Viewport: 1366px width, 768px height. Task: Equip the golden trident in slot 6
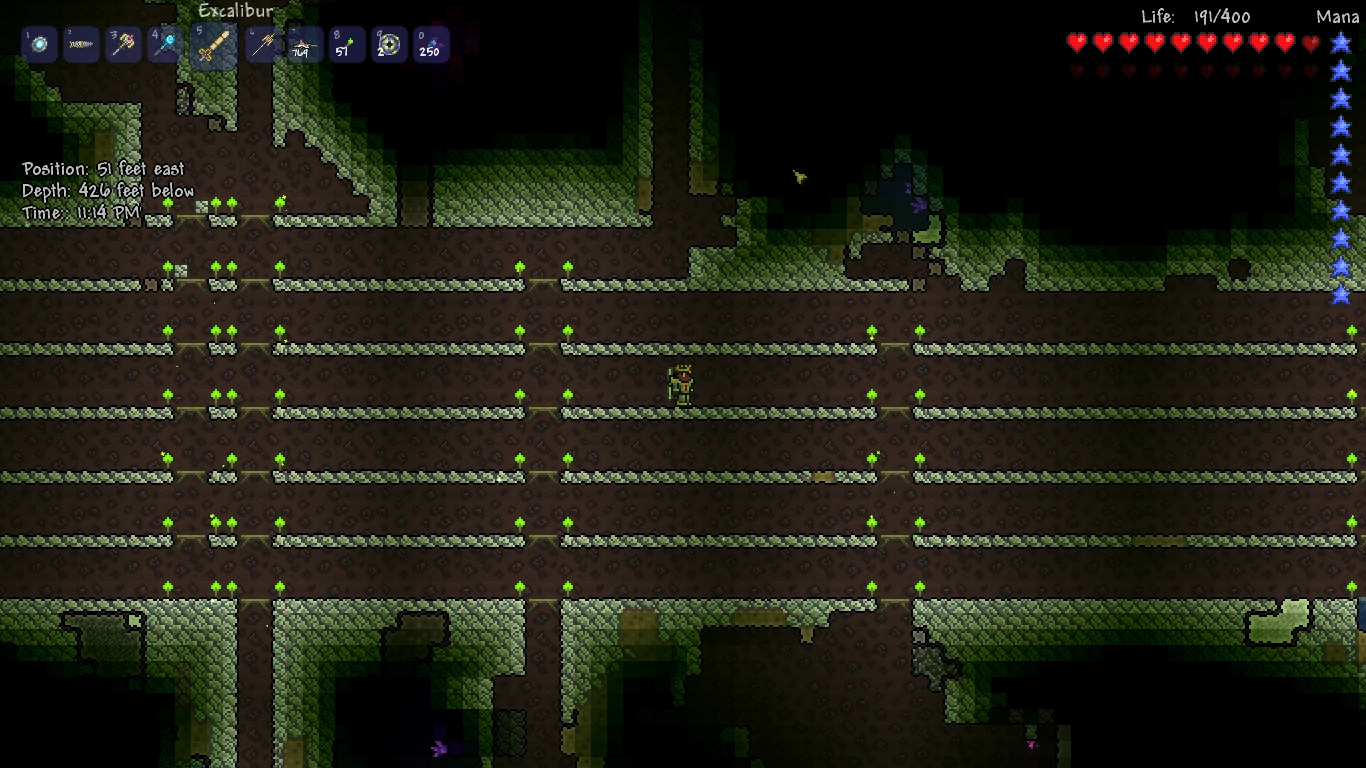[x=262, y=45]
